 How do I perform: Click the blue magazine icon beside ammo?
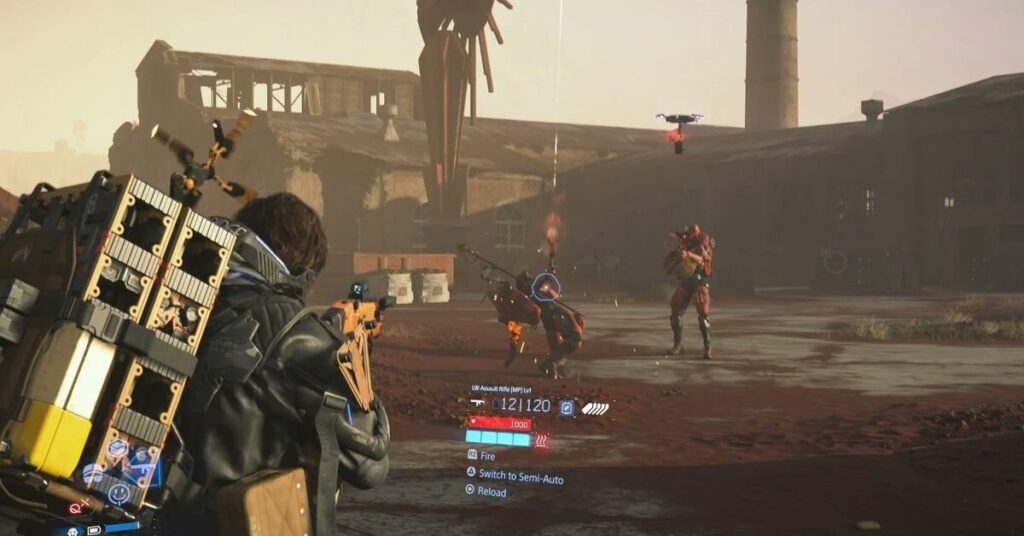tap(567, 407)
